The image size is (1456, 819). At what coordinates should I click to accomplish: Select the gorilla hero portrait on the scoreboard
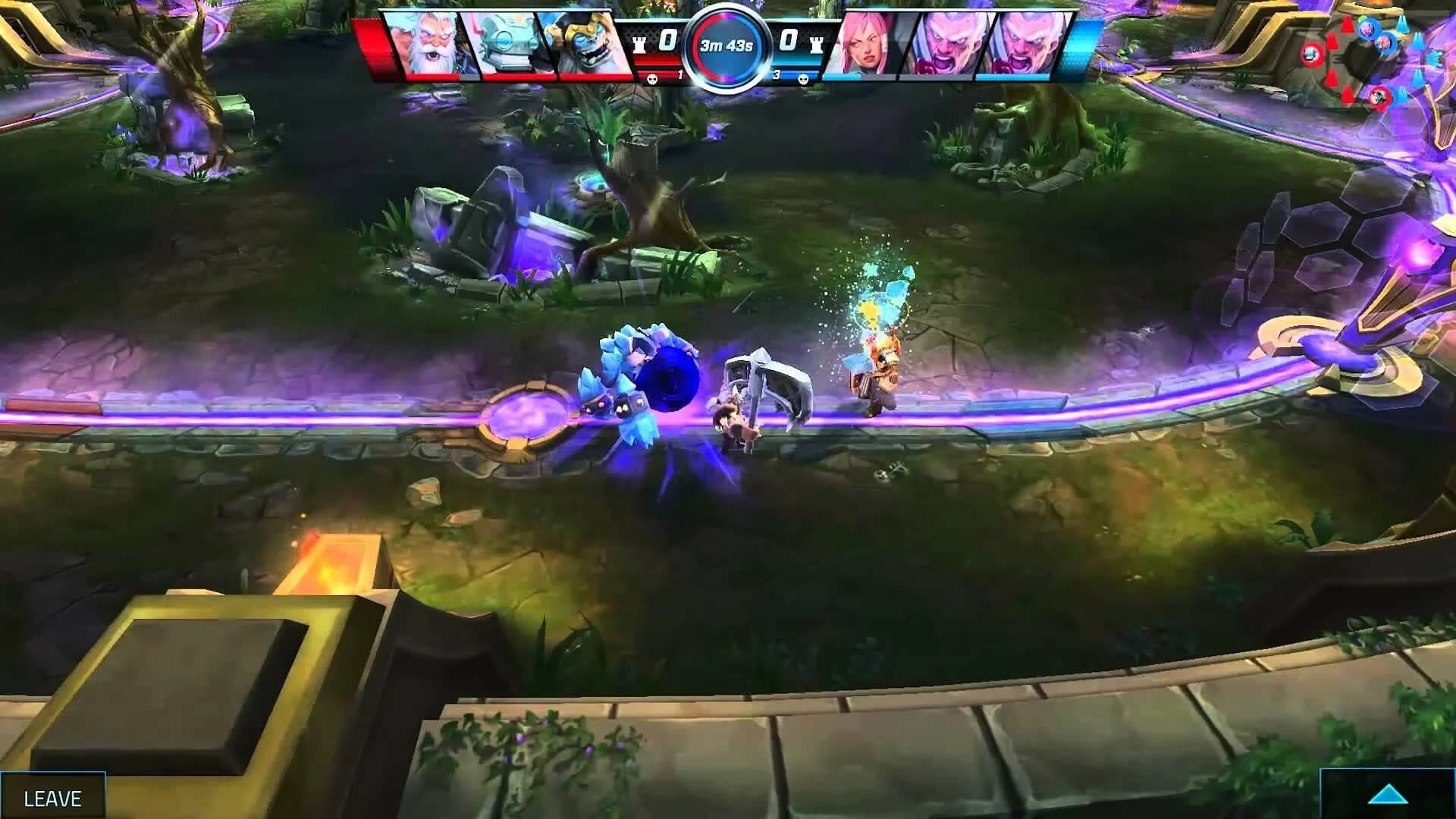point(588,42)
